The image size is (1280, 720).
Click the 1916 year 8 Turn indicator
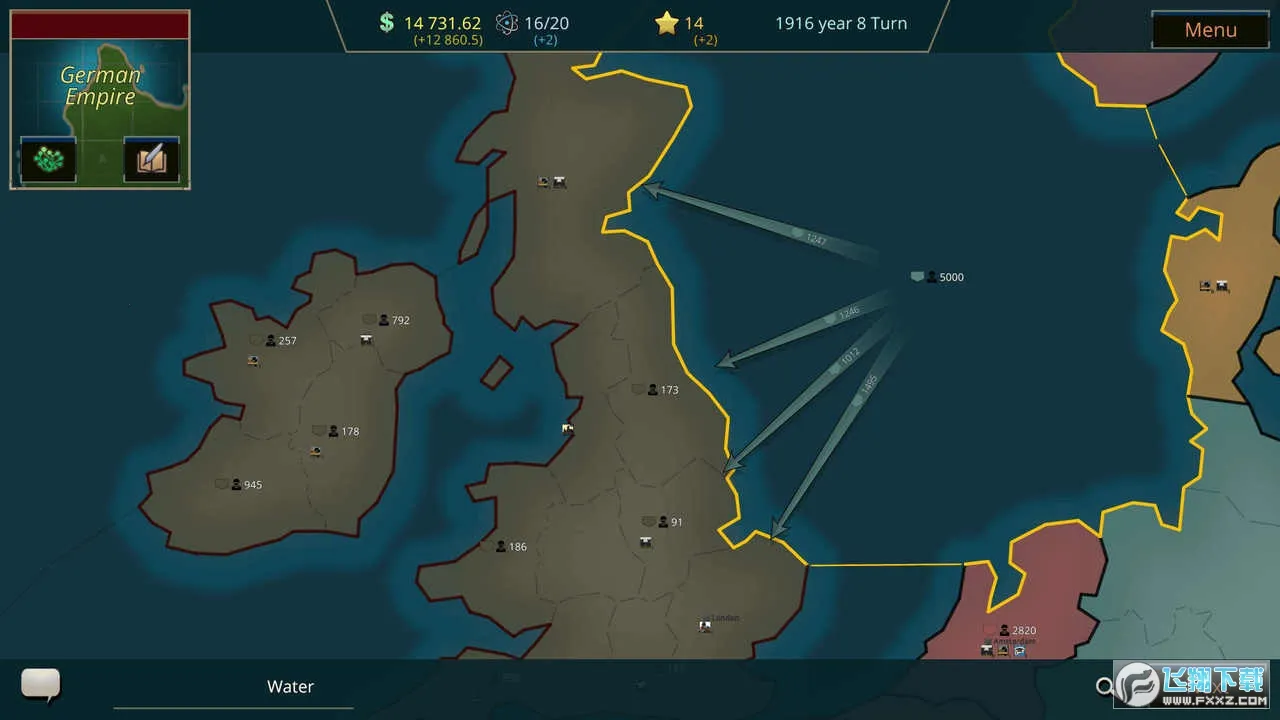click(x=840, y=23)
